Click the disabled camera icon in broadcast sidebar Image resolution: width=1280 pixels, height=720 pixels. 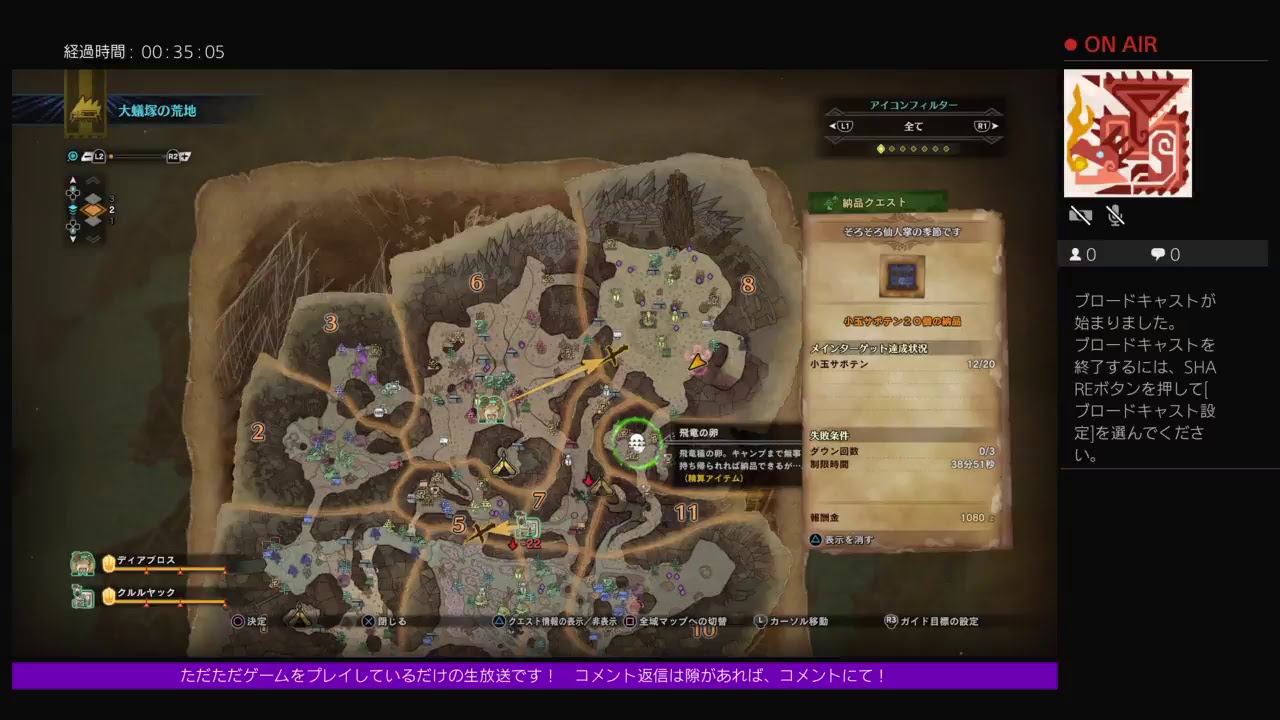(1080, 215)
